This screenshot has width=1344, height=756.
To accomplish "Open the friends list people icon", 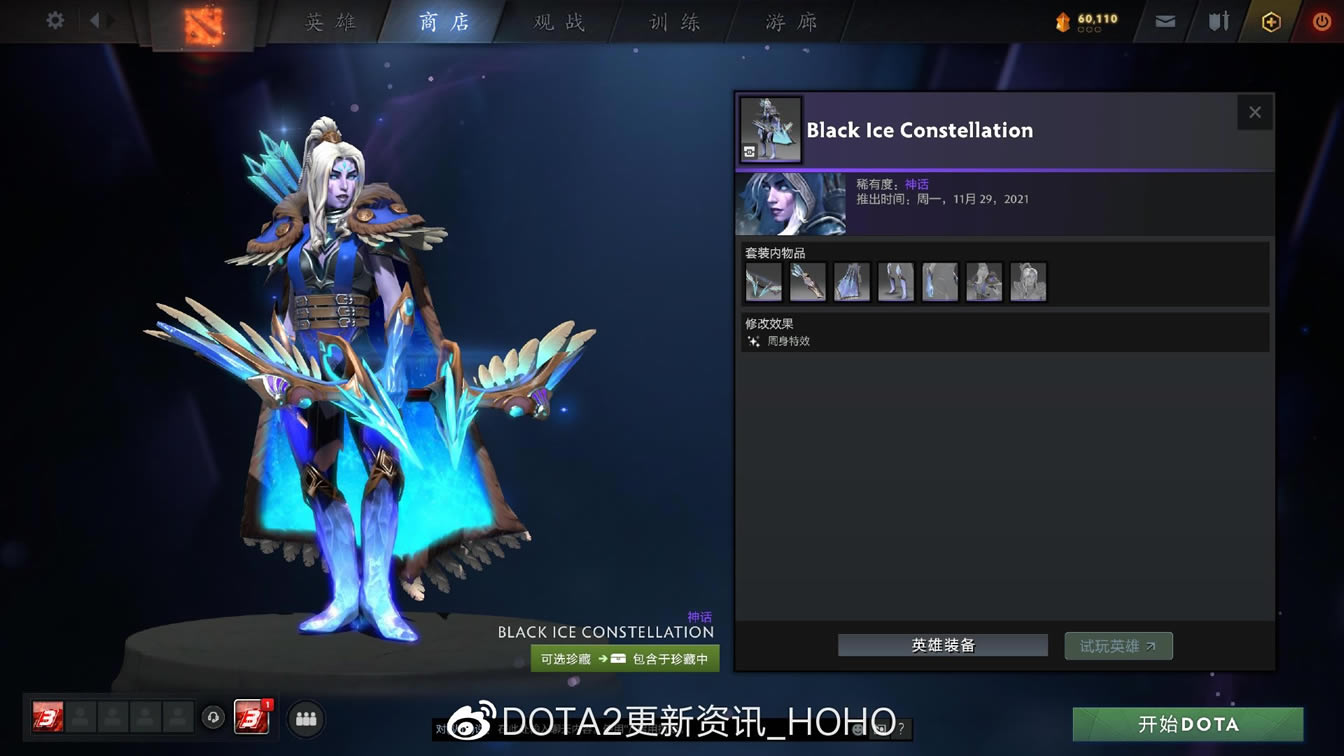I will (x=306, y=718).
